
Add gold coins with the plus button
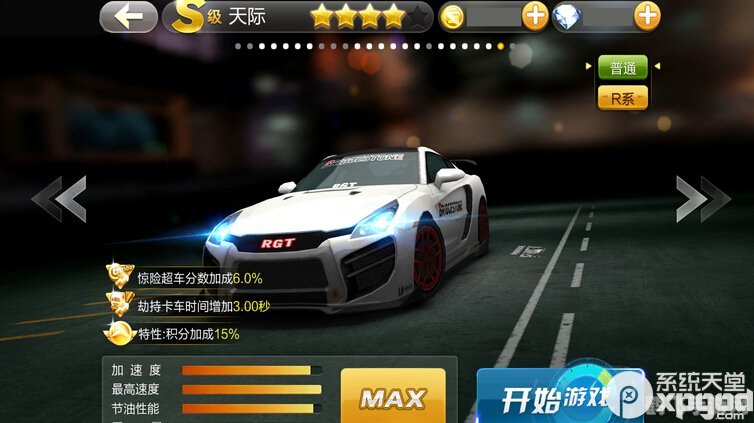[535, 16]
